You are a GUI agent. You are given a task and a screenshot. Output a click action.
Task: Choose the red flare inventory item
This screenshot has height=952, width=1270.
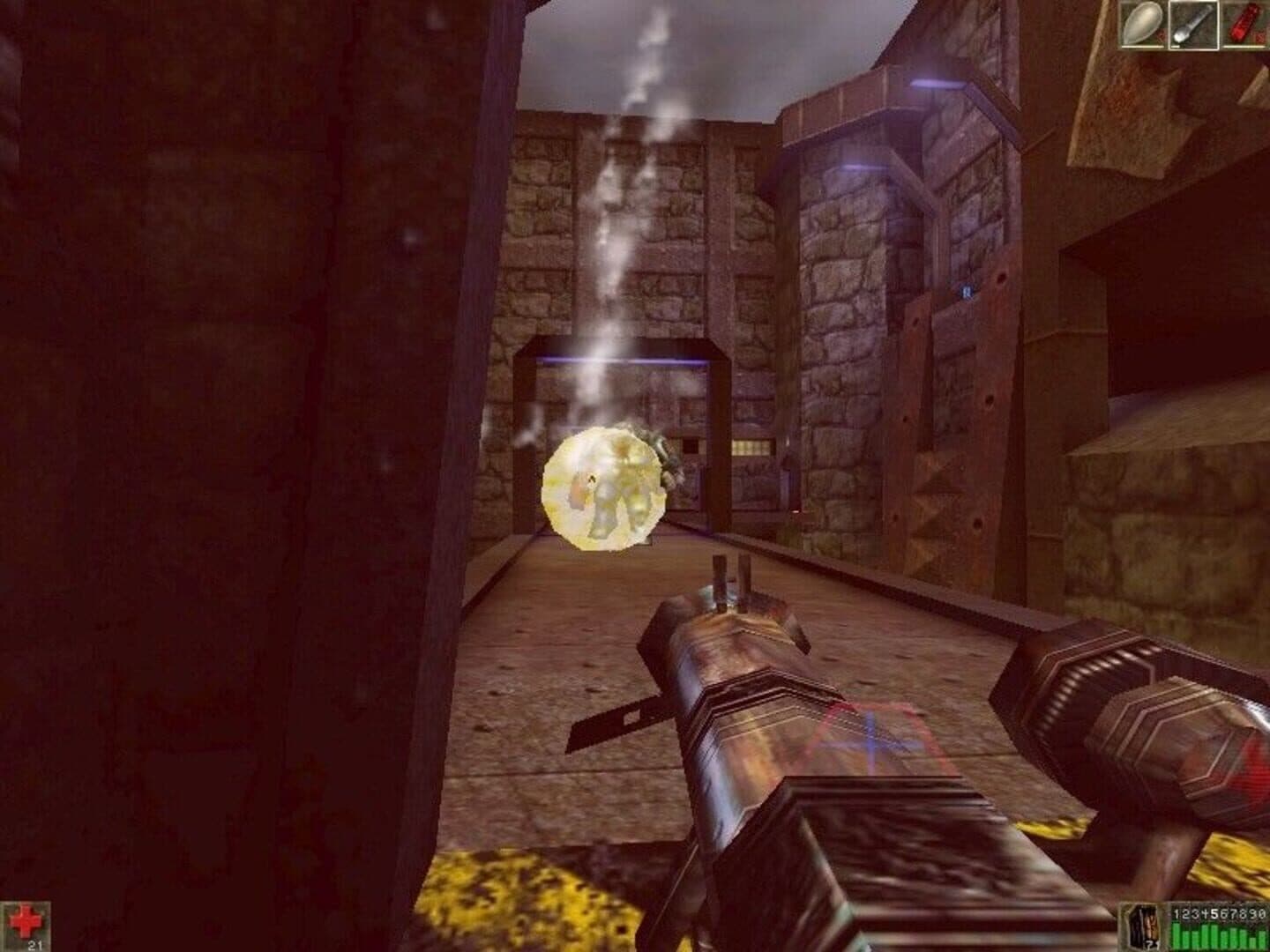coord(1244,24)
